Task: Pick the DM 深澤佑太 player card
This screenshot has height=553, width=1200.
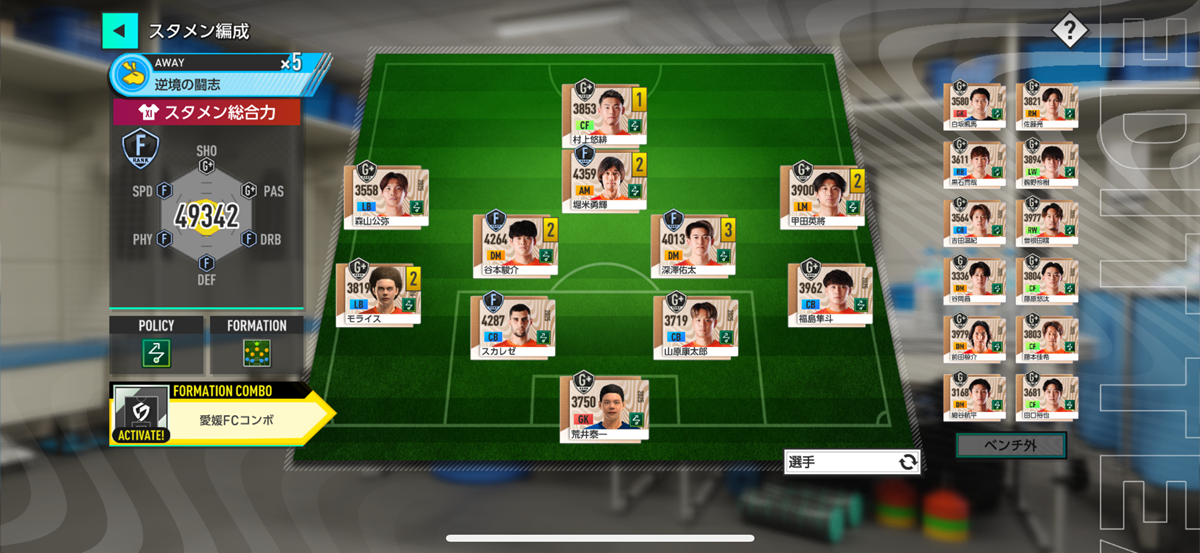Action: coord(692,245)
